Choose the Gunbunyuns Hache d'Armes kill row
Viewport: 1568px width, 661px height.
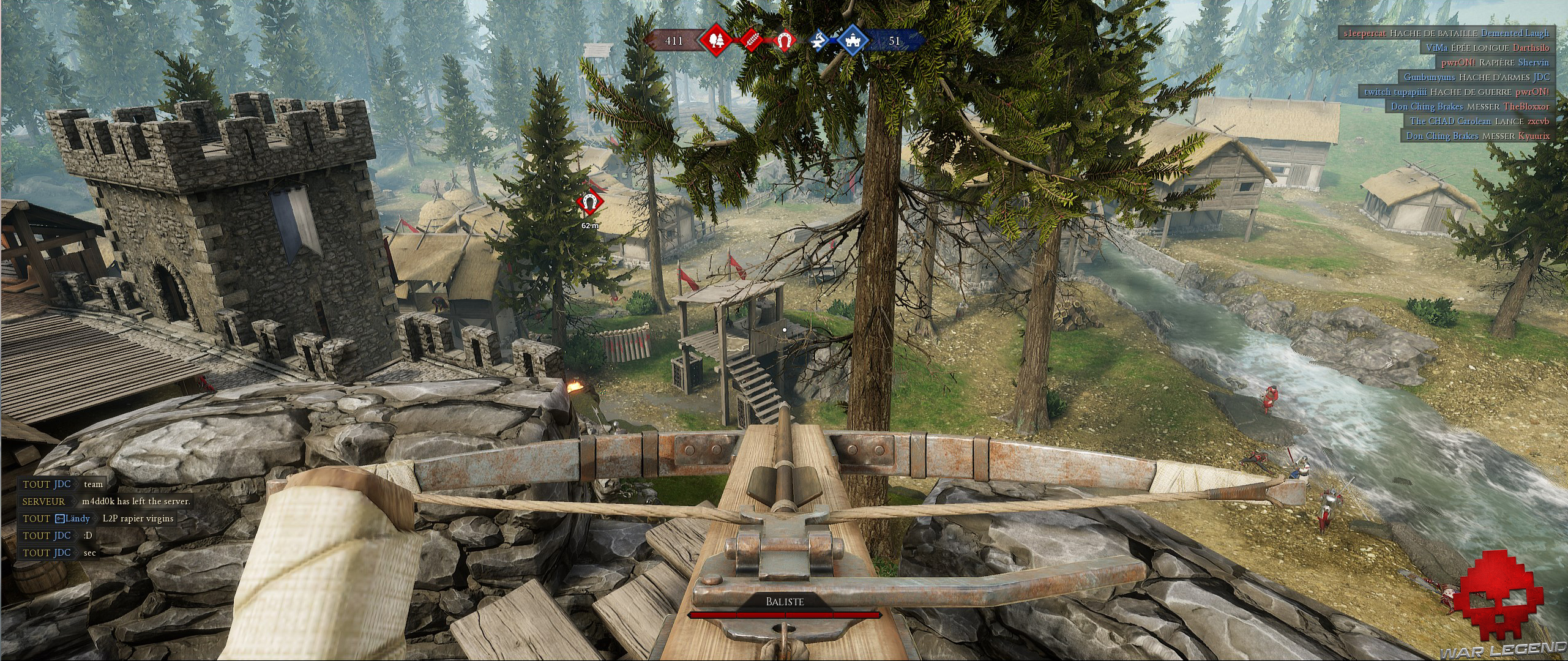(x=1476, y=77)
